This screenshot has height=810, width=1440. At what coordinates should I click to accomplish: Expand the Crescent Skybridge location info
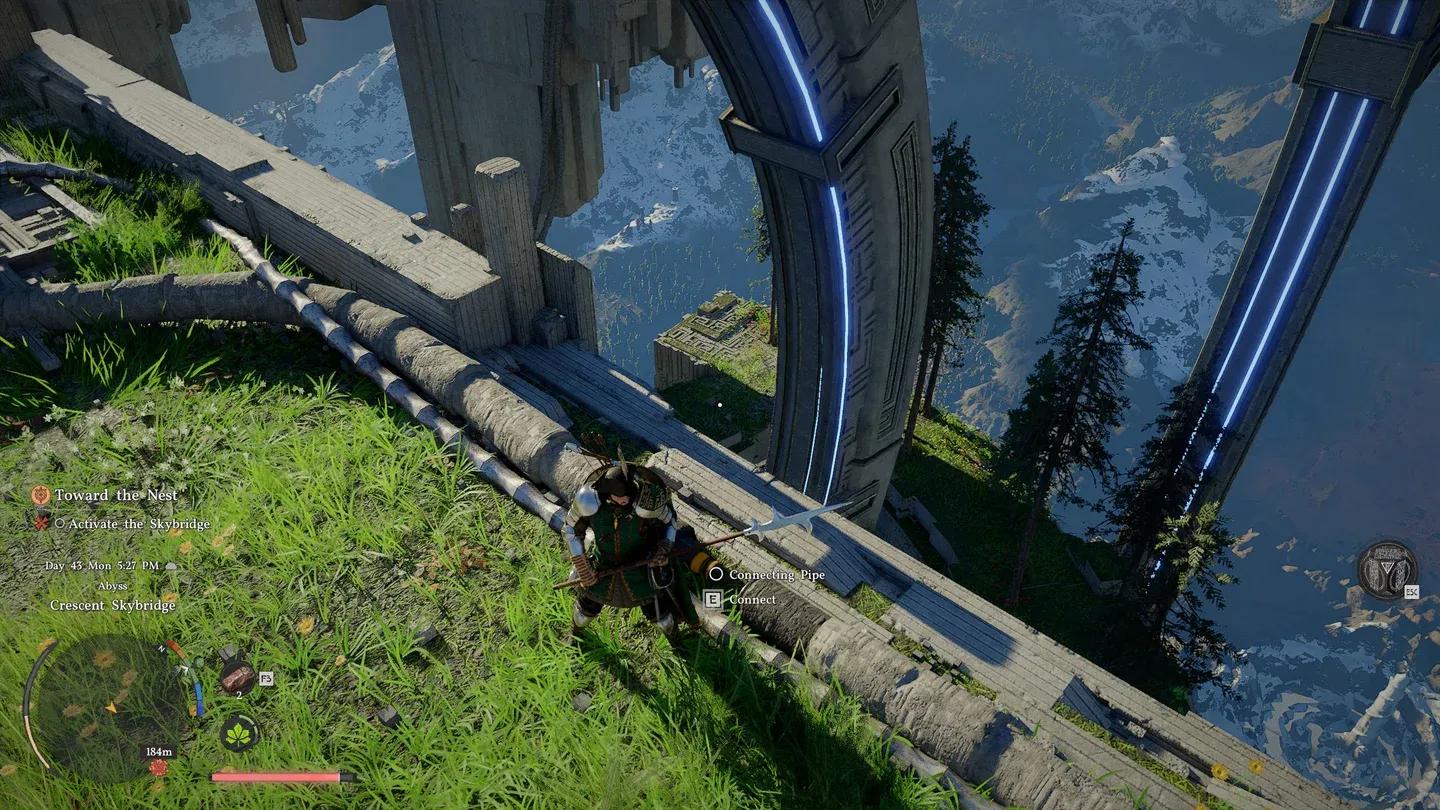click(112, 605)
